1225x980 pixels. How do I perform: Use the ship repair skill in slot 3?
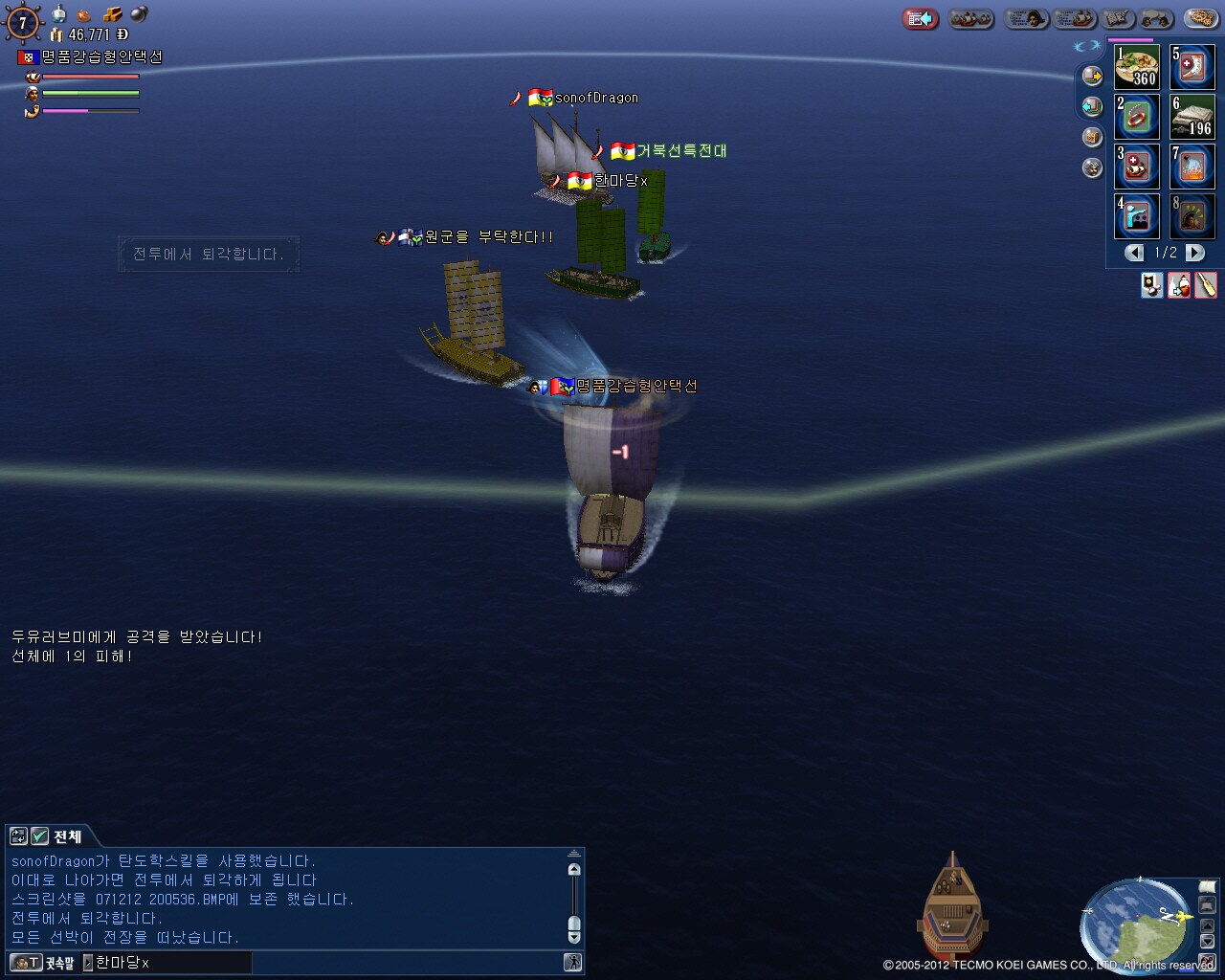click(1137, 167)
